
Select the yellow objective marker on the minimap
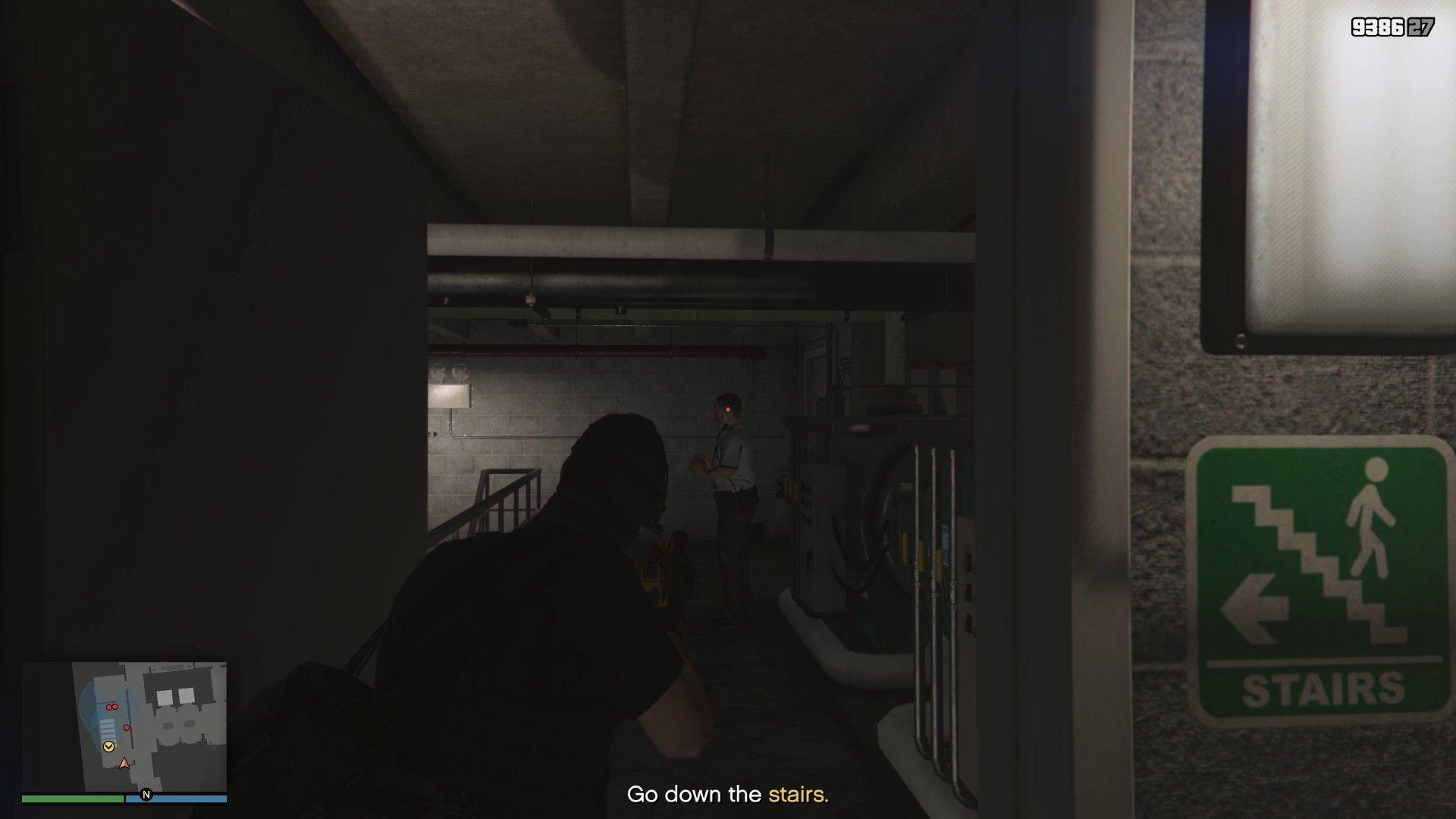[108, 746]
